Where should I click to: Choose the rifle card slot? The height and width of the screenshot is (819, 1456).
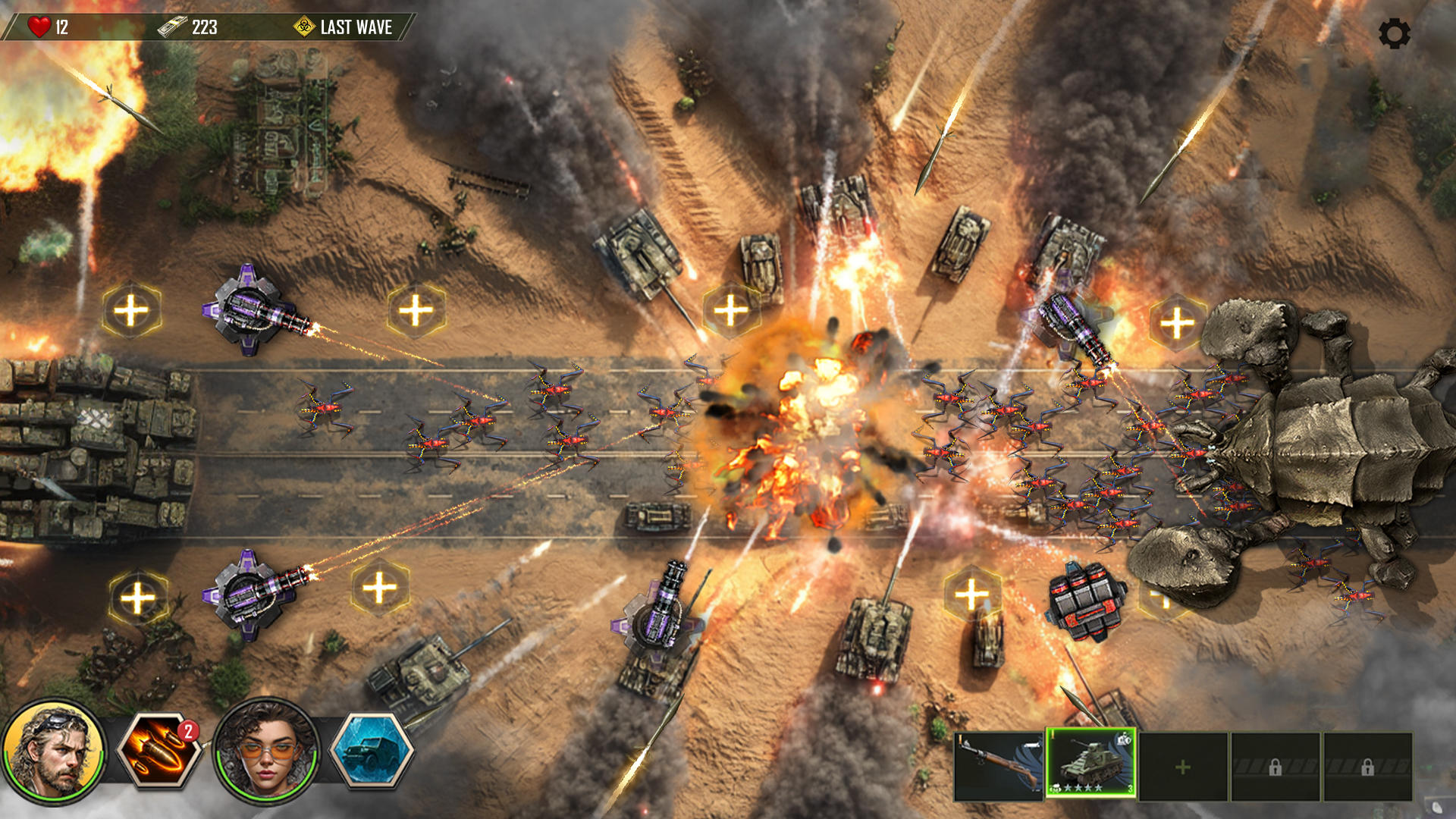(x=998, y=767)
